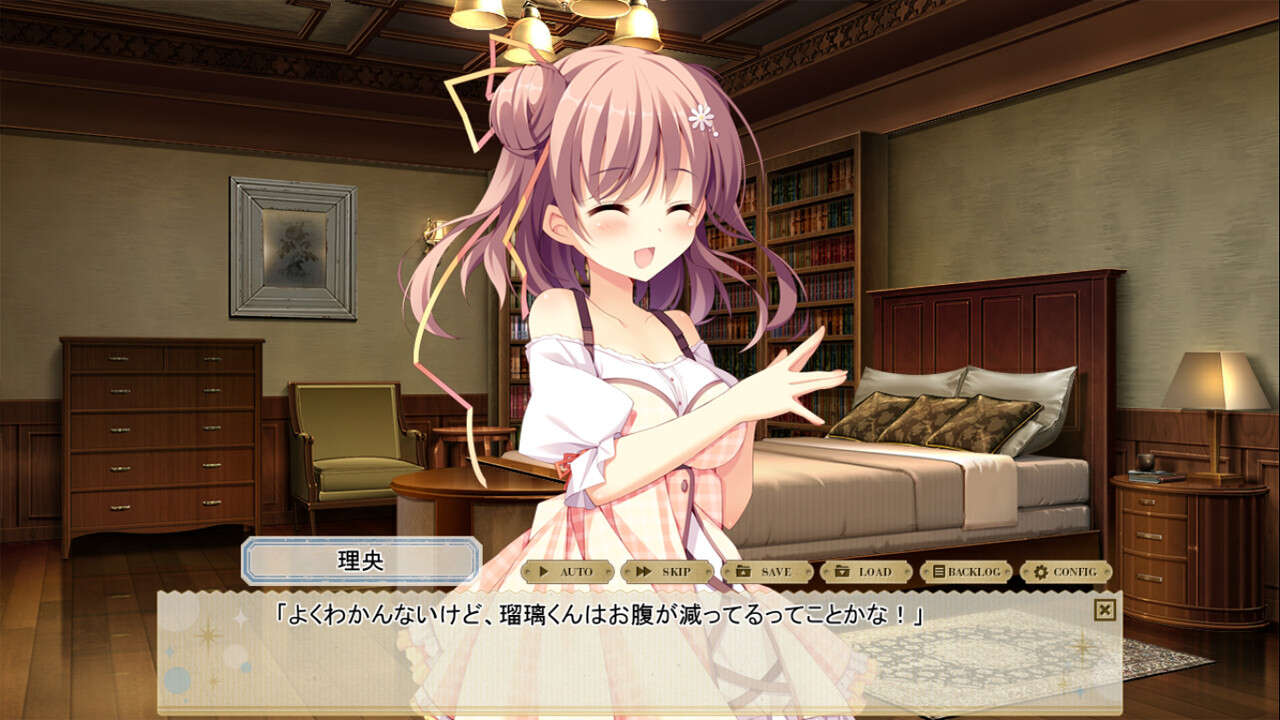This screenshot has height=720, width=1280.
Task: Click the small arrow marker left of AUTO
Action: click(527, 571)
